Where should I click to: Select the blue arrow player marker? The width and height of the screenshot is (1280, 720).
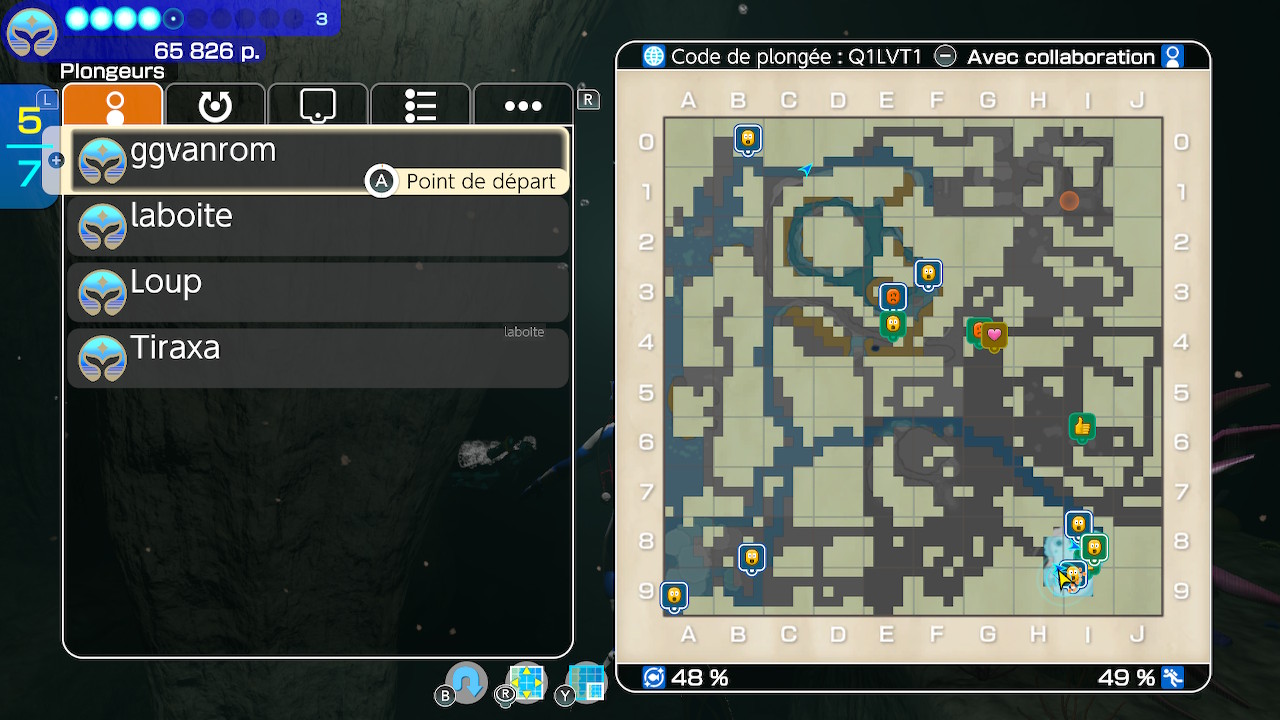[x=806, y=170]
